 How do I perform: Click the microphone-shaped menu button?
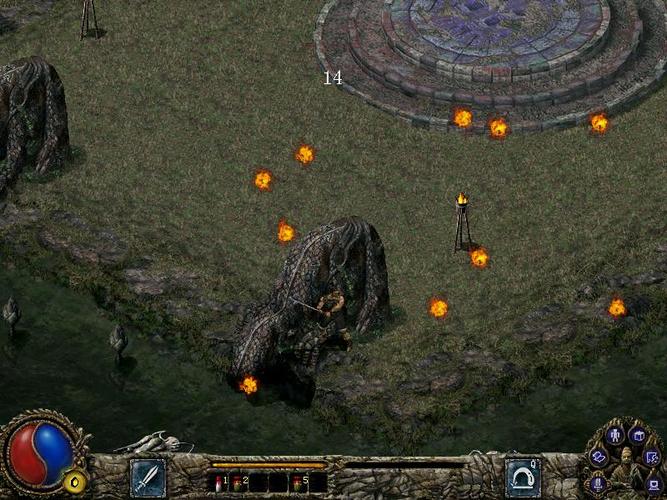tap(599, 483)
